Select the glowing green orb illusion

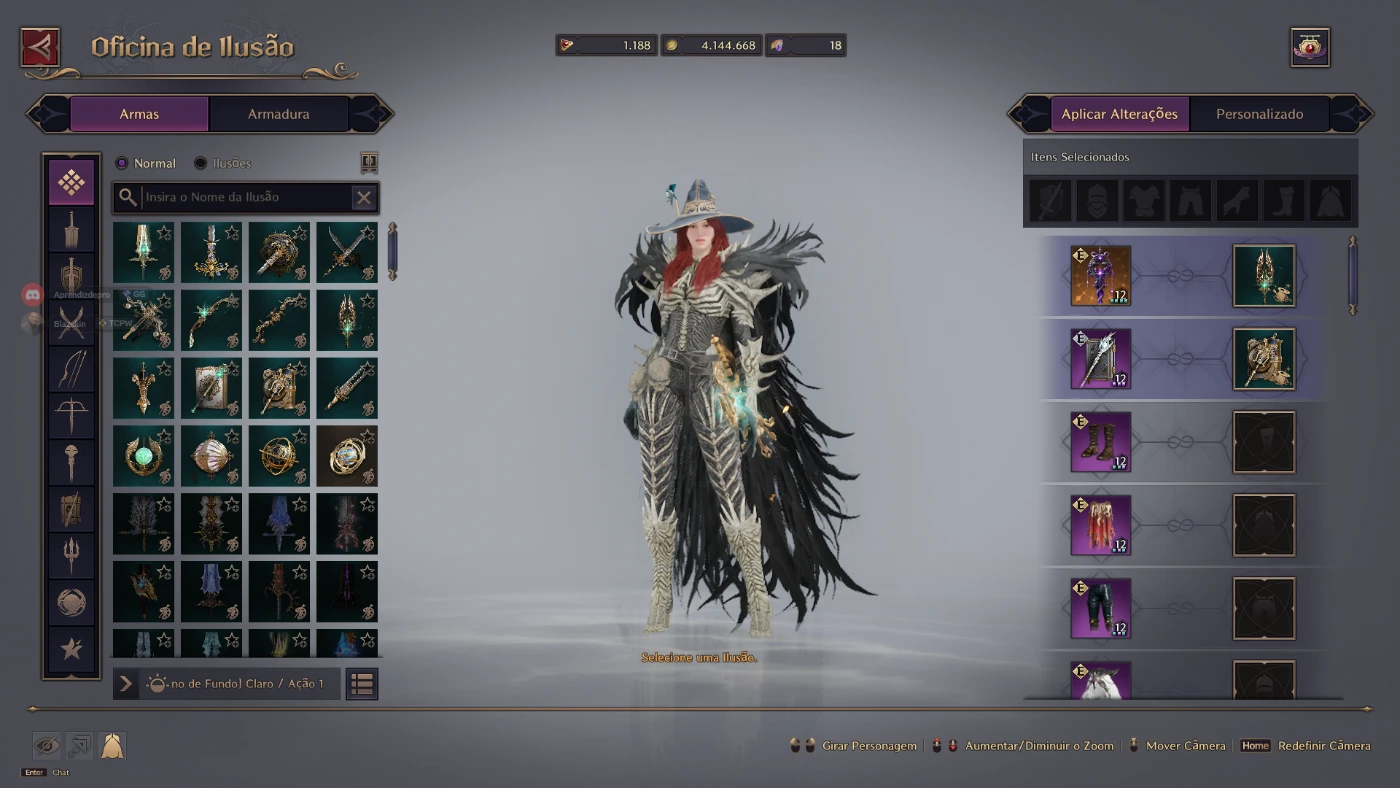point(143,456)
